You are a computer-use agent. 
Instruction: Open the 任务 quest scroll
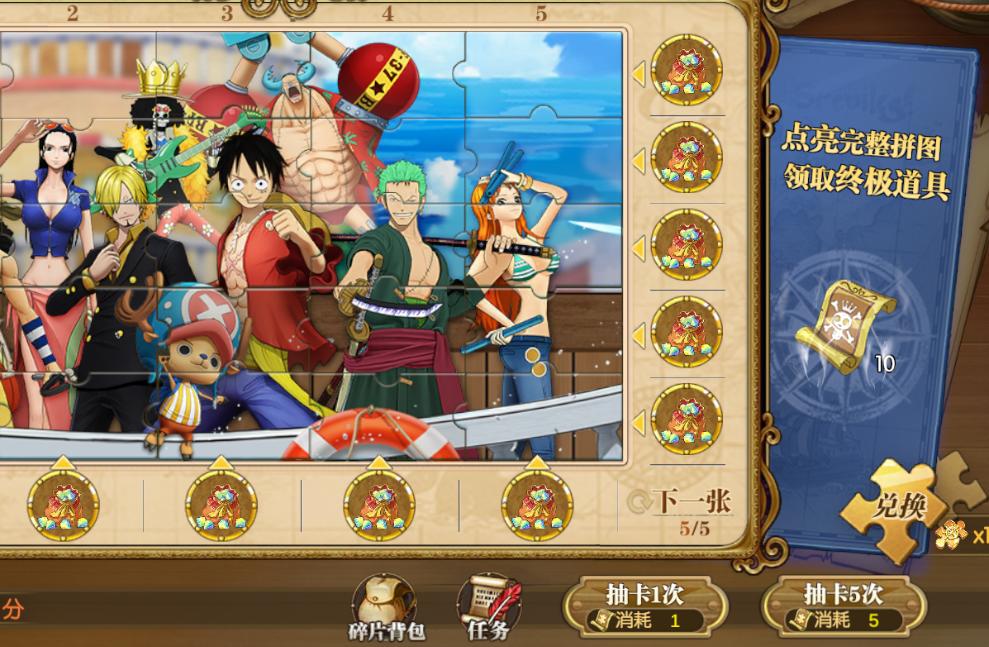(489, 606)
